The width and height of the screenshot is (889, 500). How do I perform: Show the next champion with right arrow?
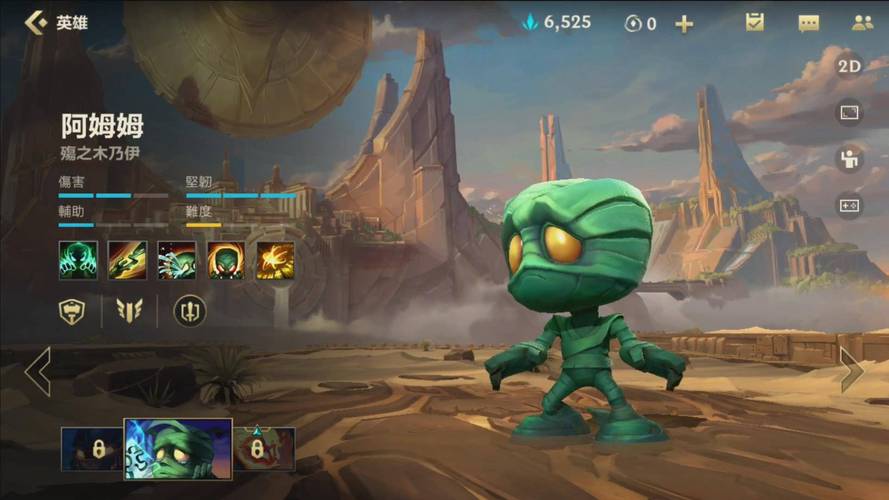[852, 370]
